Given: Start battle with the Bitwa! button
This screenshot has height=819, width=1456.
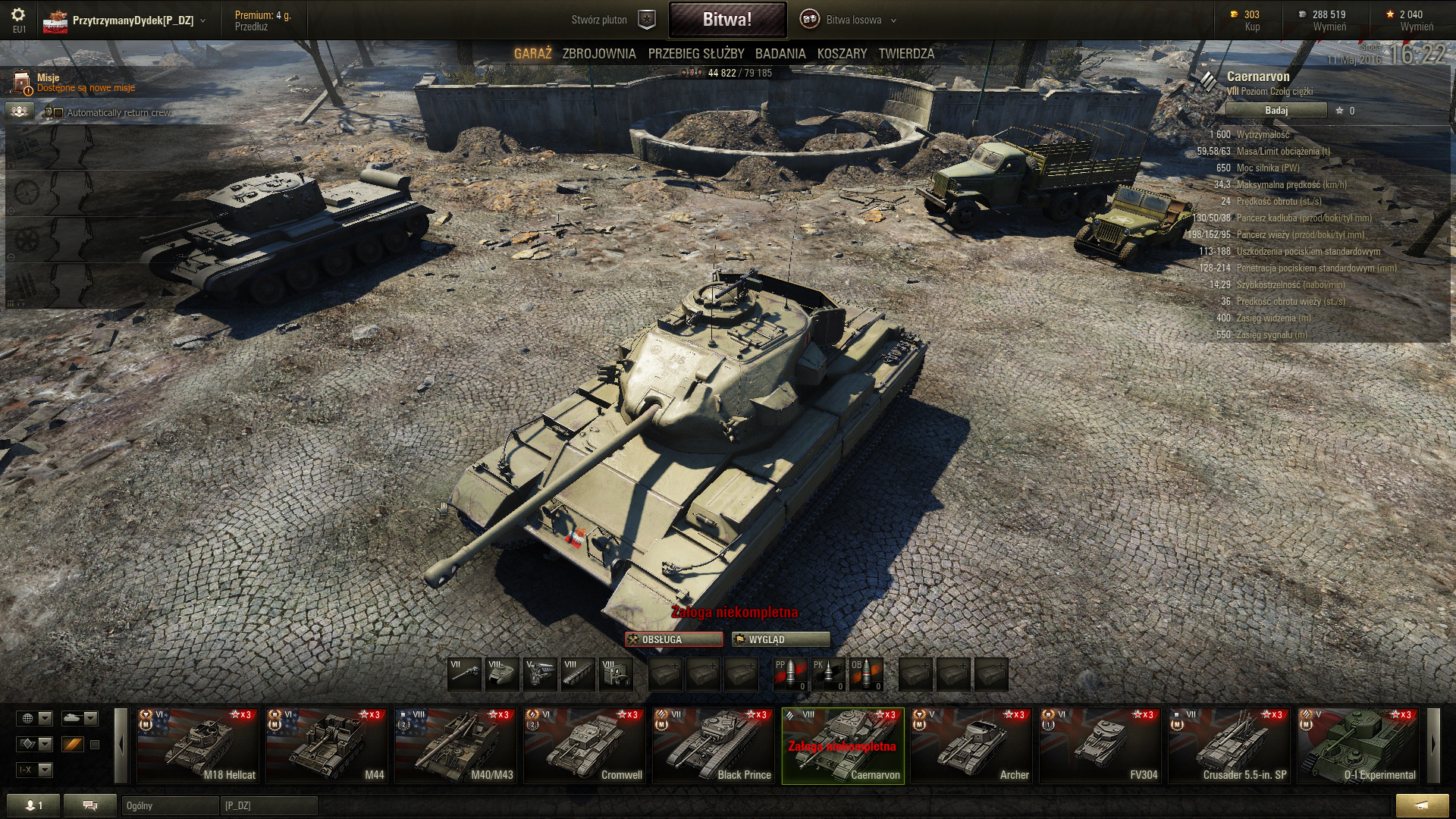Looking at the screenshot, I should point(726,20).
